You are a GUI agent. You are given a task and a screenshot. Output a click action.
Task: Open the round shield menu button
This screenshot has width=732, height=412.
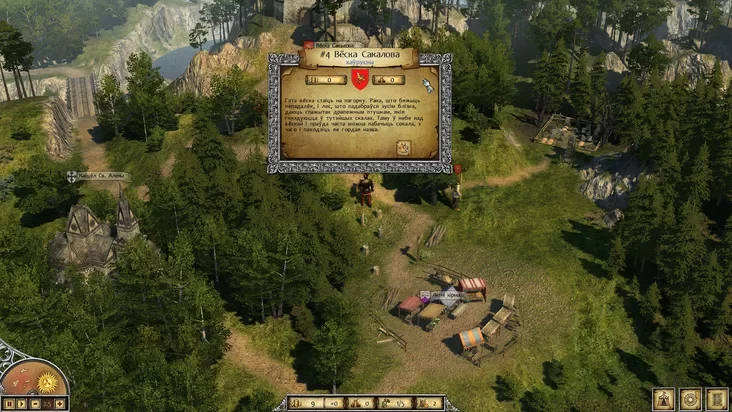pyautogui.click(x=690, y=398)
